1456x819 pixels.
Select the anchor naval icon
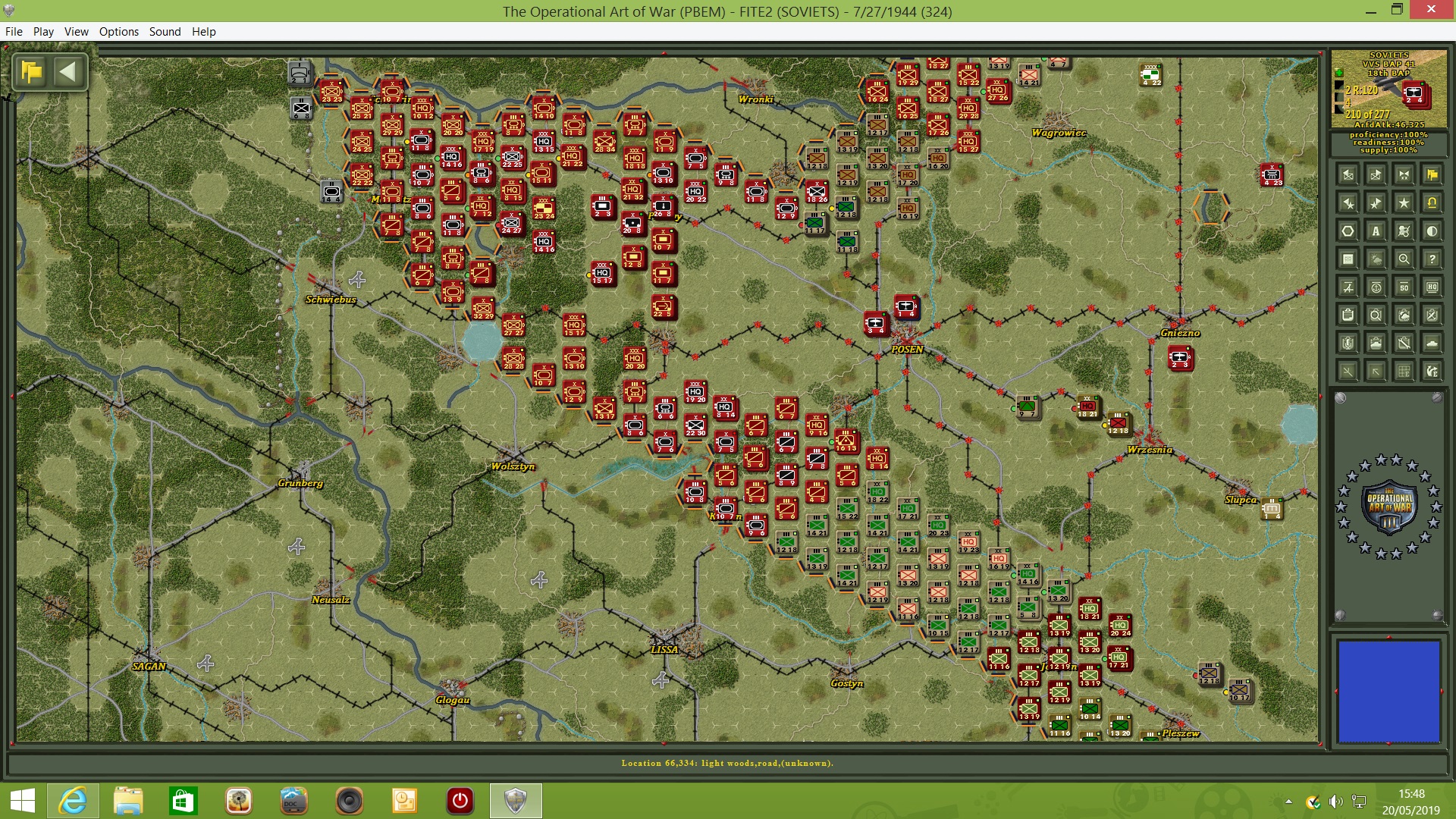tap(1377, 287)
